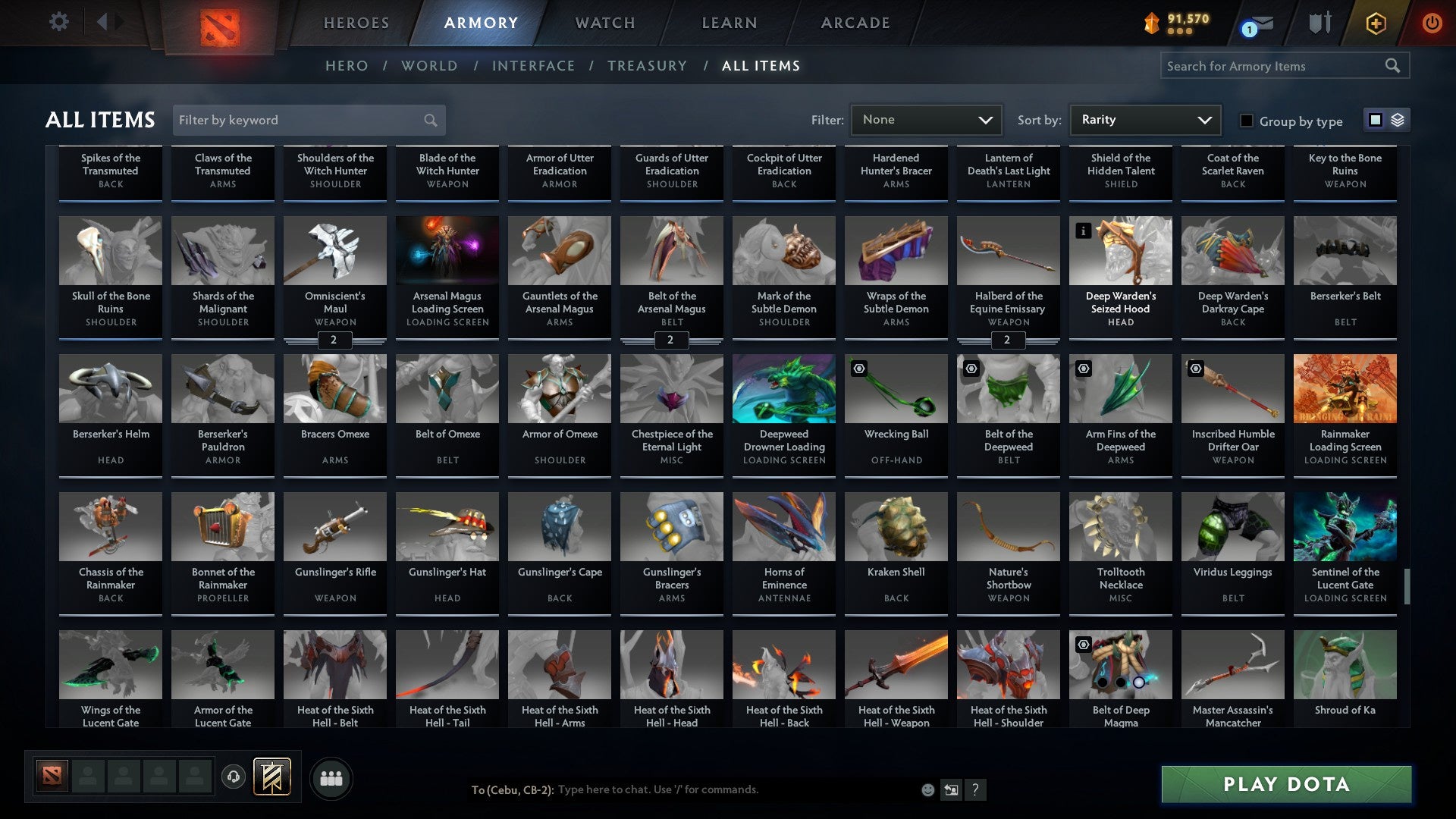Select the Gunslinger's Rifle item thumbnail
This screenshot has height=819, width=1456.
[x=334, y=526]
